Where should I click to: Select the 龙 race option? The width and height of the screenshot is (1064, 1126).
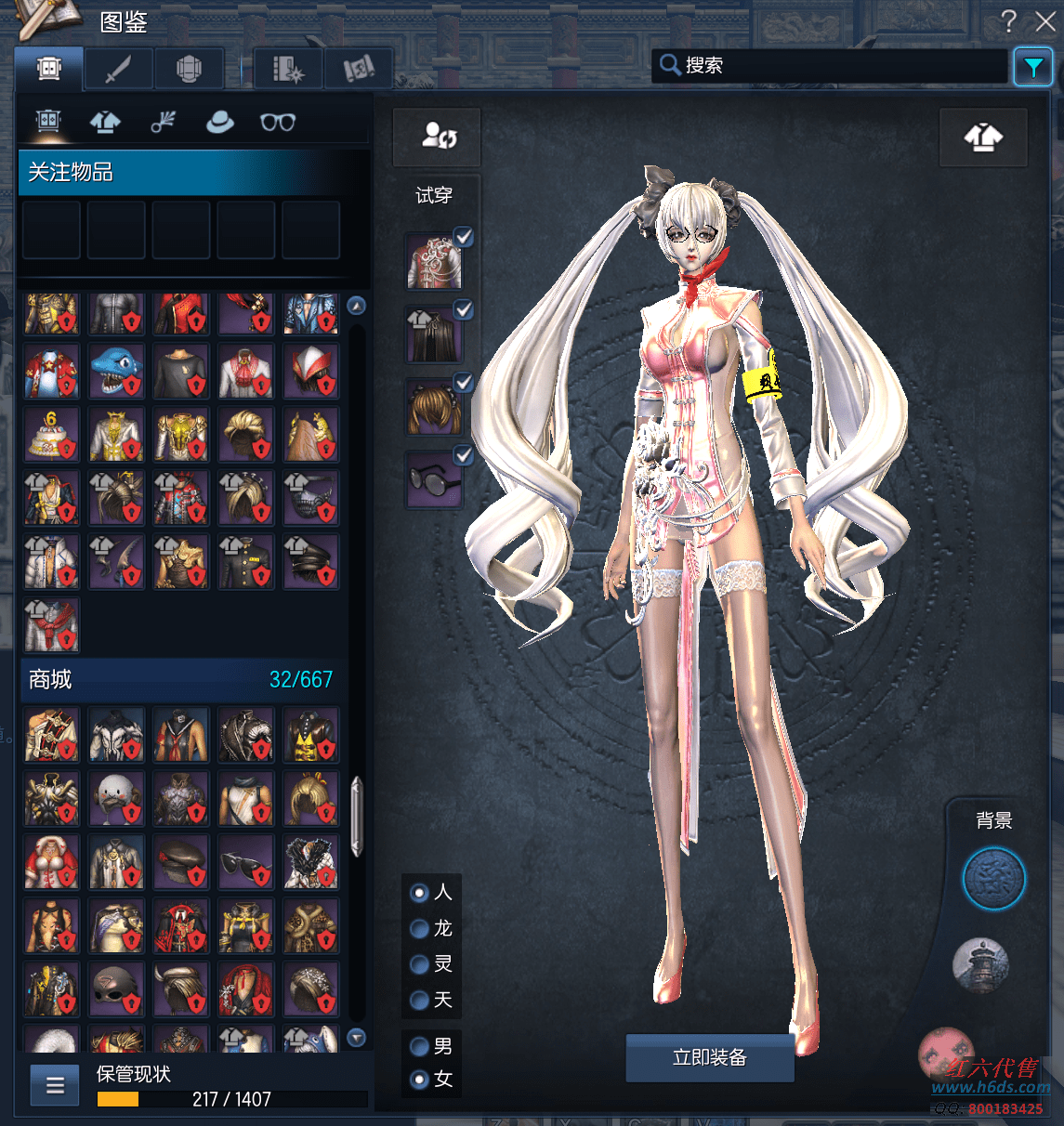click(x=420, y=928)
